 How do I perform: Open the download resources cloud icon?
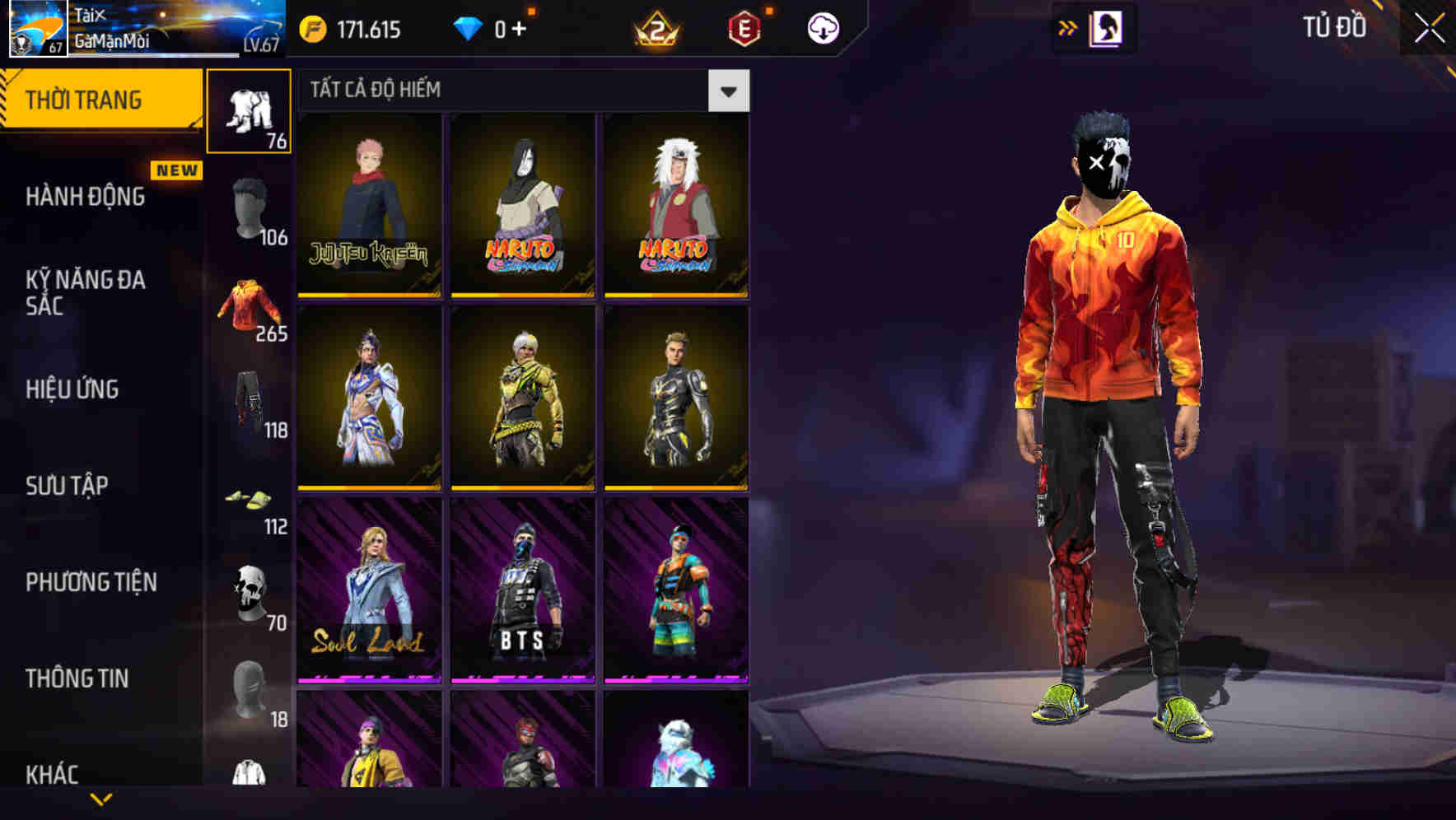(820, 27)
